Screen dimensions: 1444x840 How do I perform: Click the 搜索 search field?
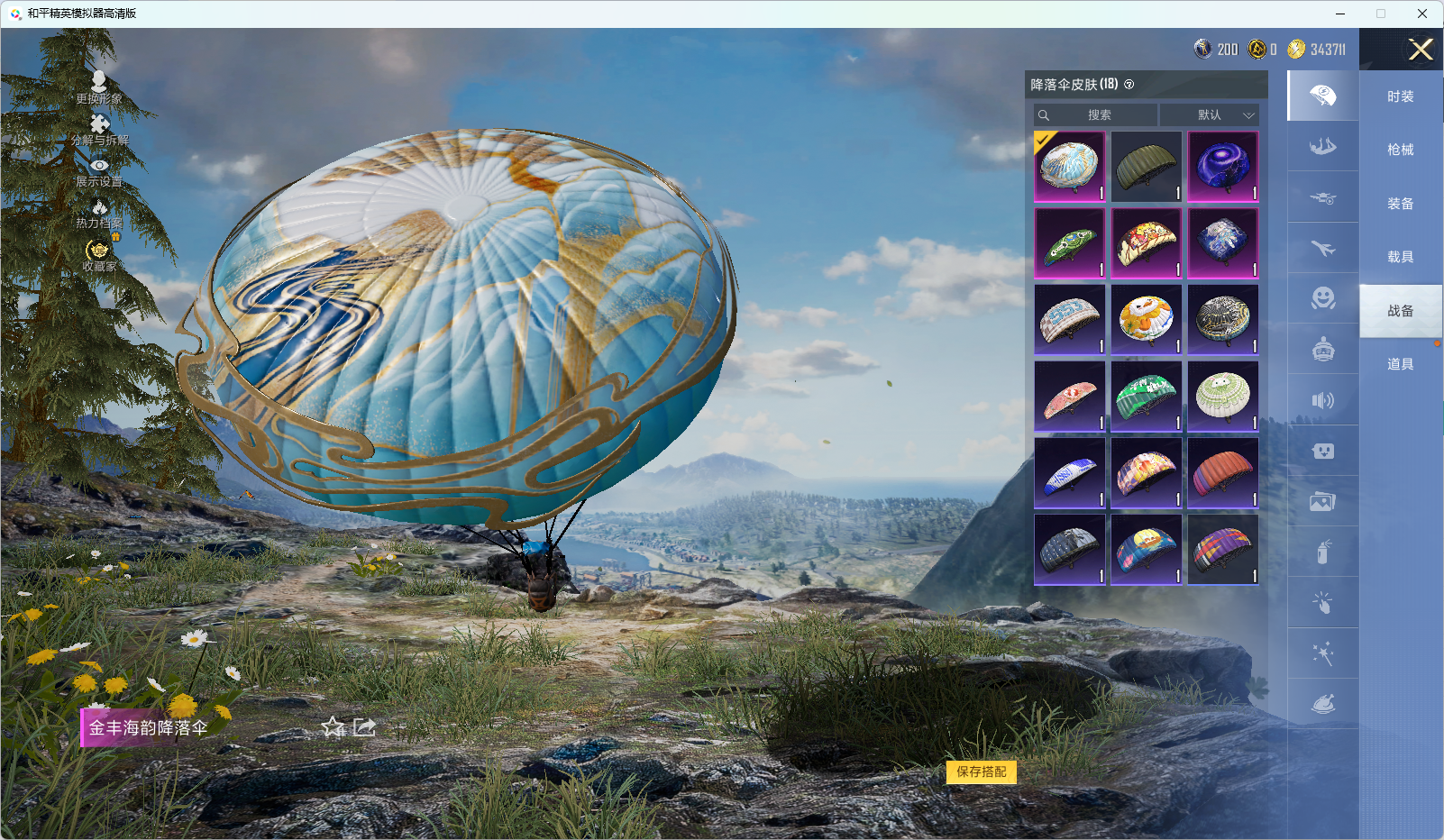point(1096,115)
